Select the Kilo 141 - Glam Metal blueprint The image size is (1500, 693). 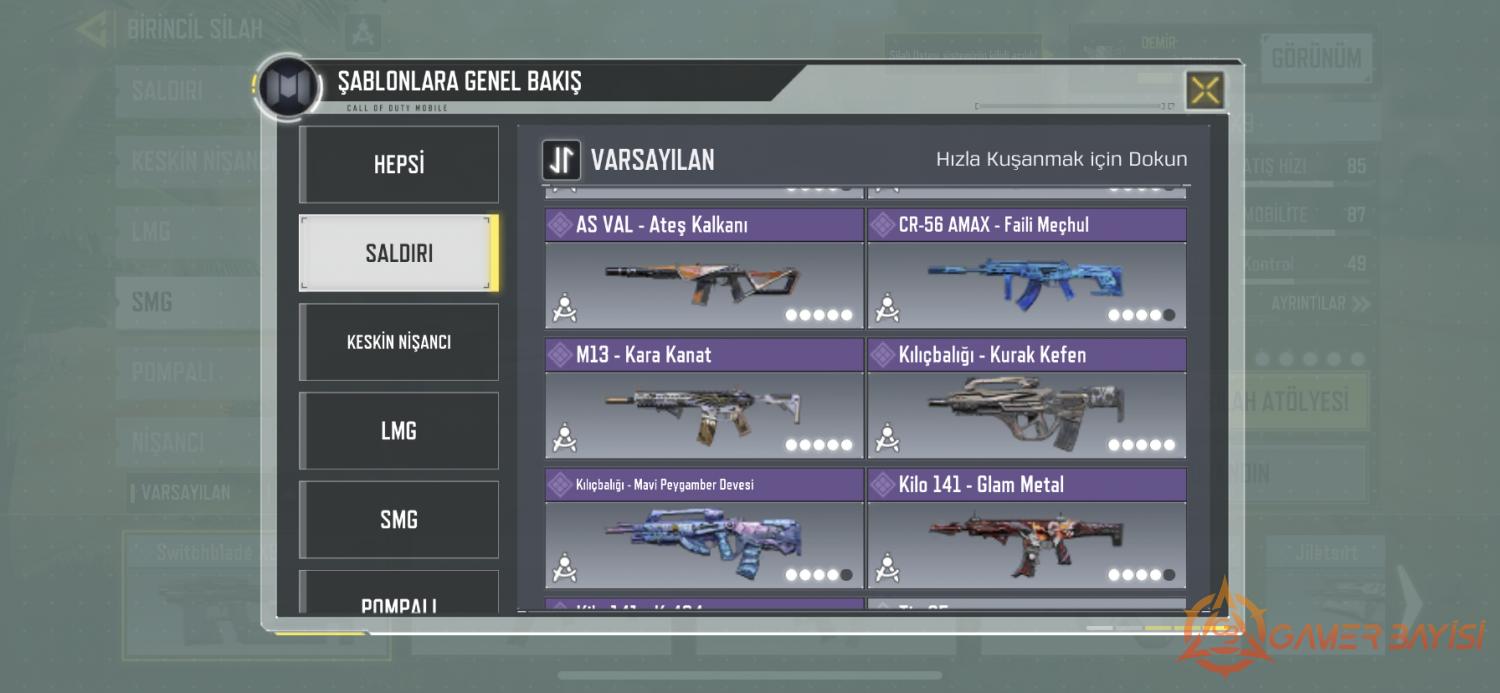coord(1027,544)
